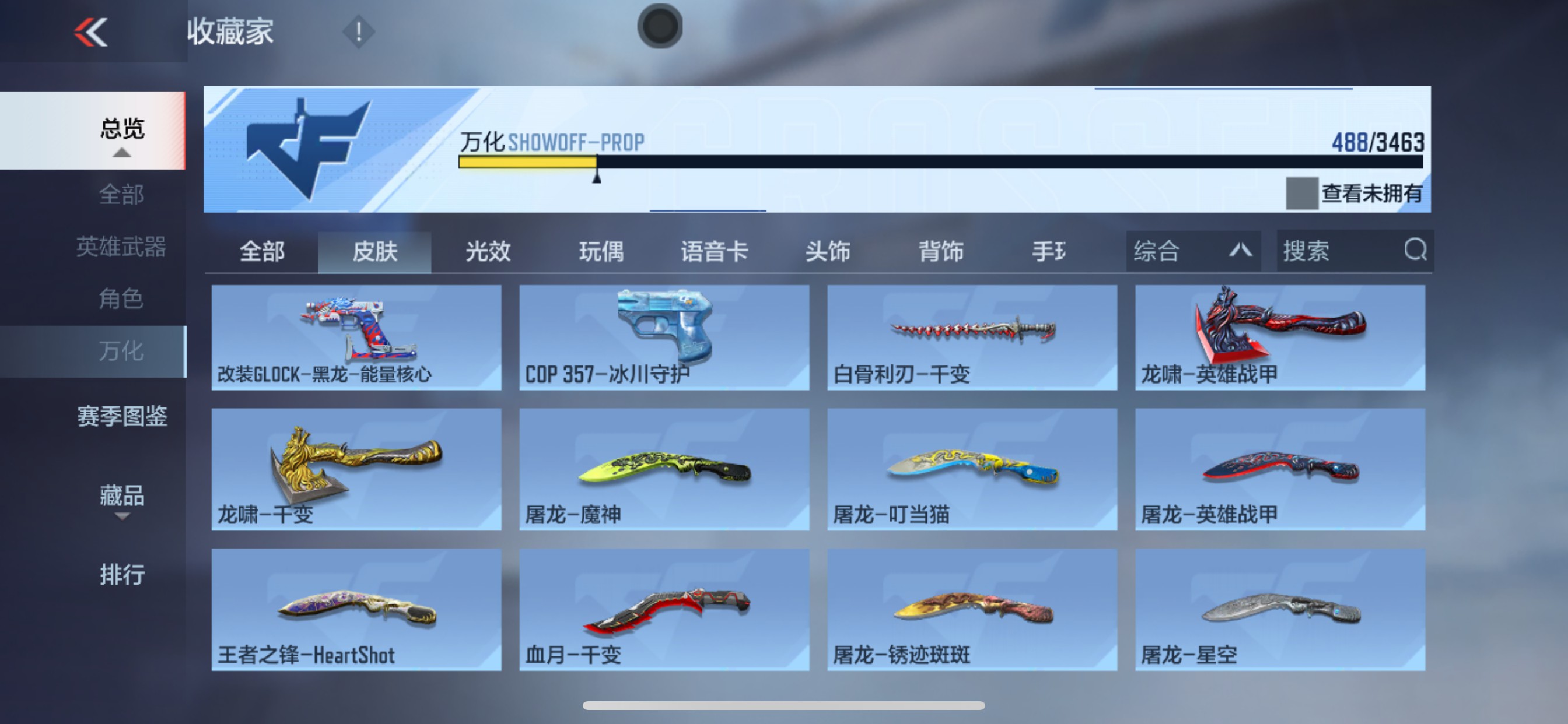Enable the 查看未拥有 checkbox
Viewport: 1568px width, 724px height.
coord(1303,194)
